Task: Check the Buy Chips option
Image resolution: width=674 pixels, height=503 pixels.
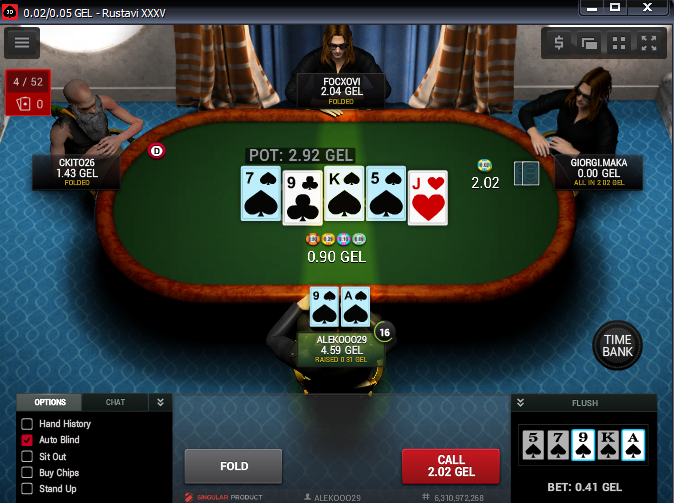Action: tap(27, 472)
